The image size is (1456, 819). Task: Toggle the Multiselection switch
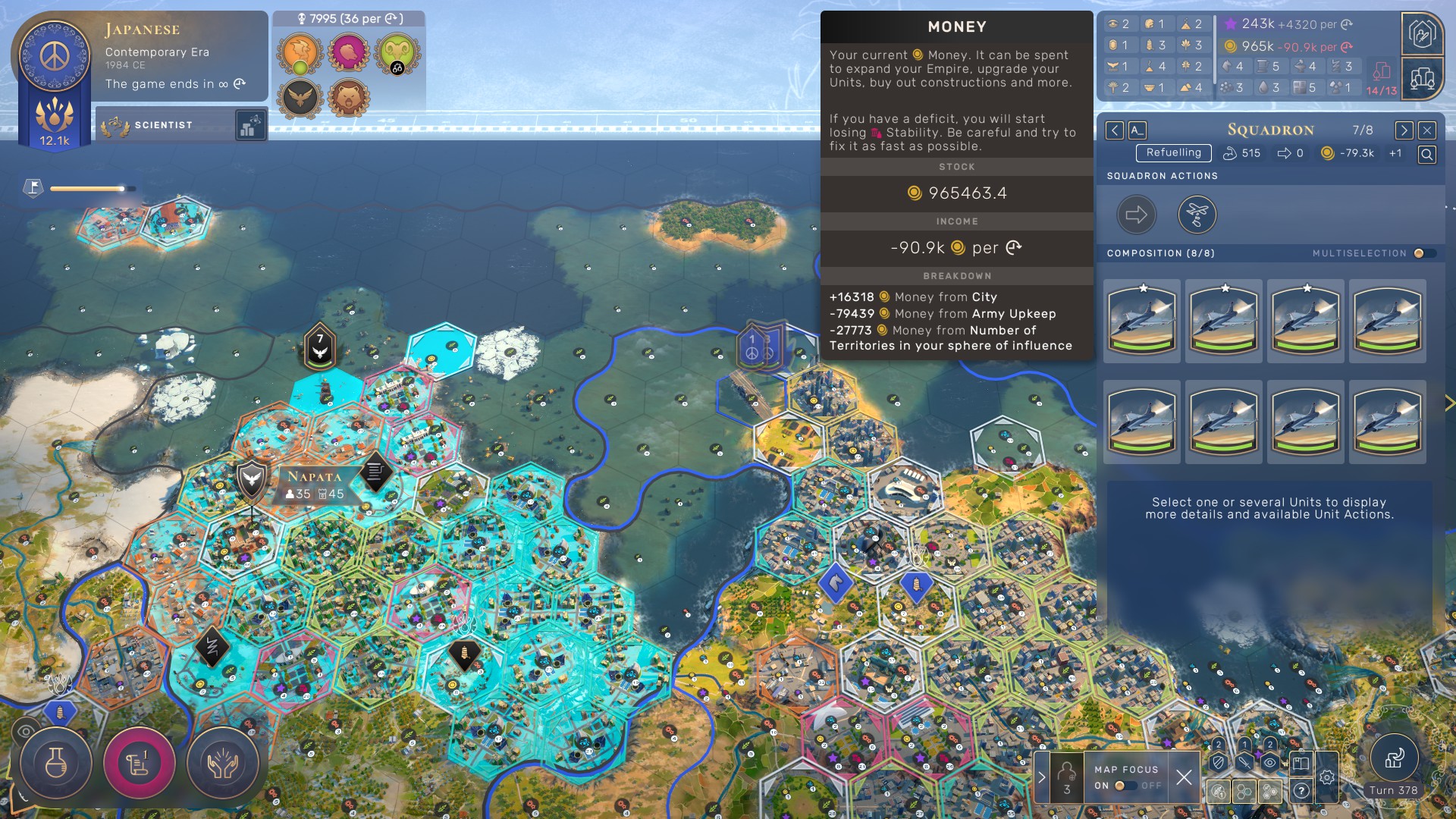click(x=1423, y=253)
